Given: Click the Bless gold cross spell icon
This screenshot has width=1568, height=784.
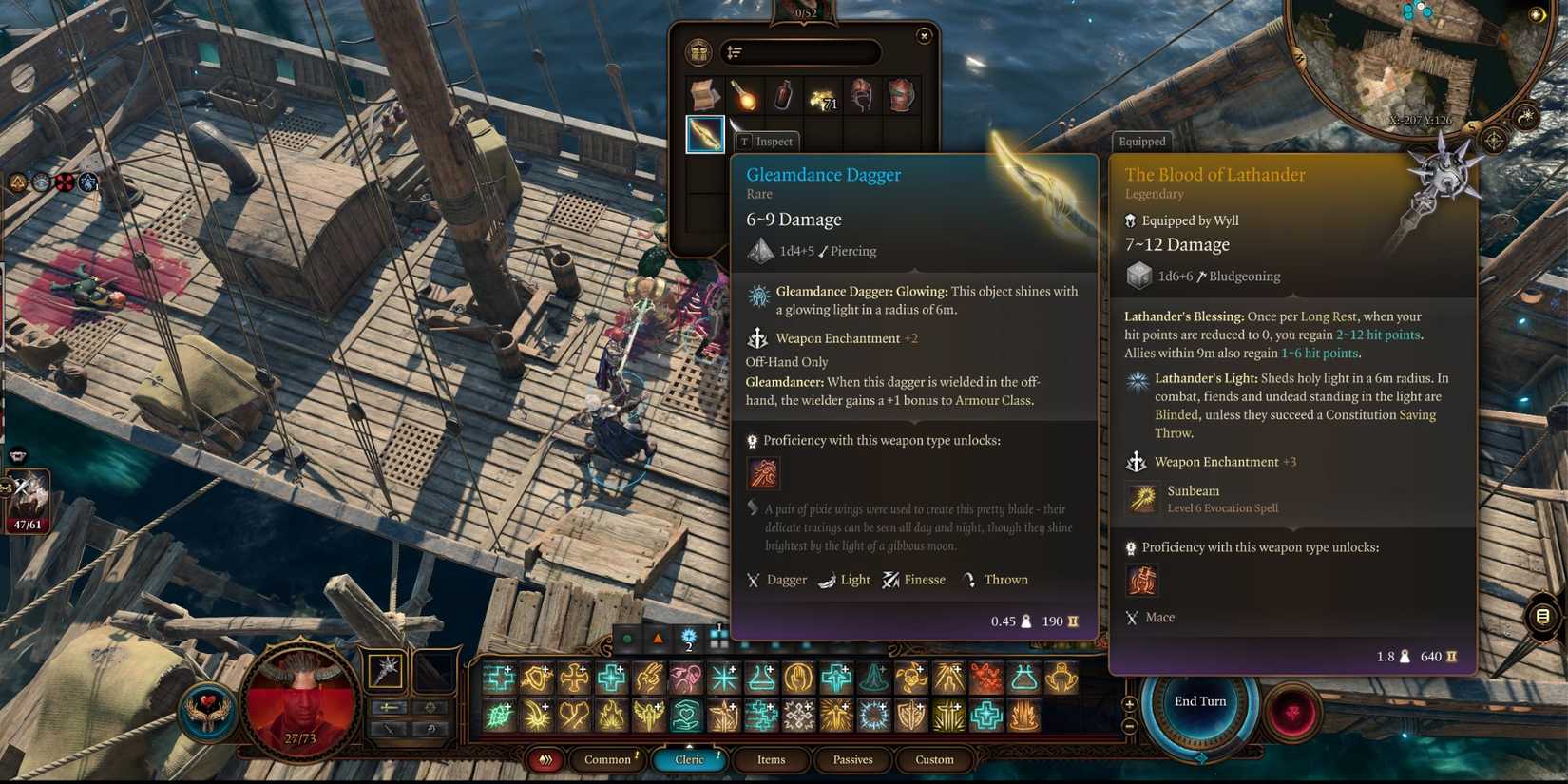Looking at the screenshot, I should click(x=574, y=679).
